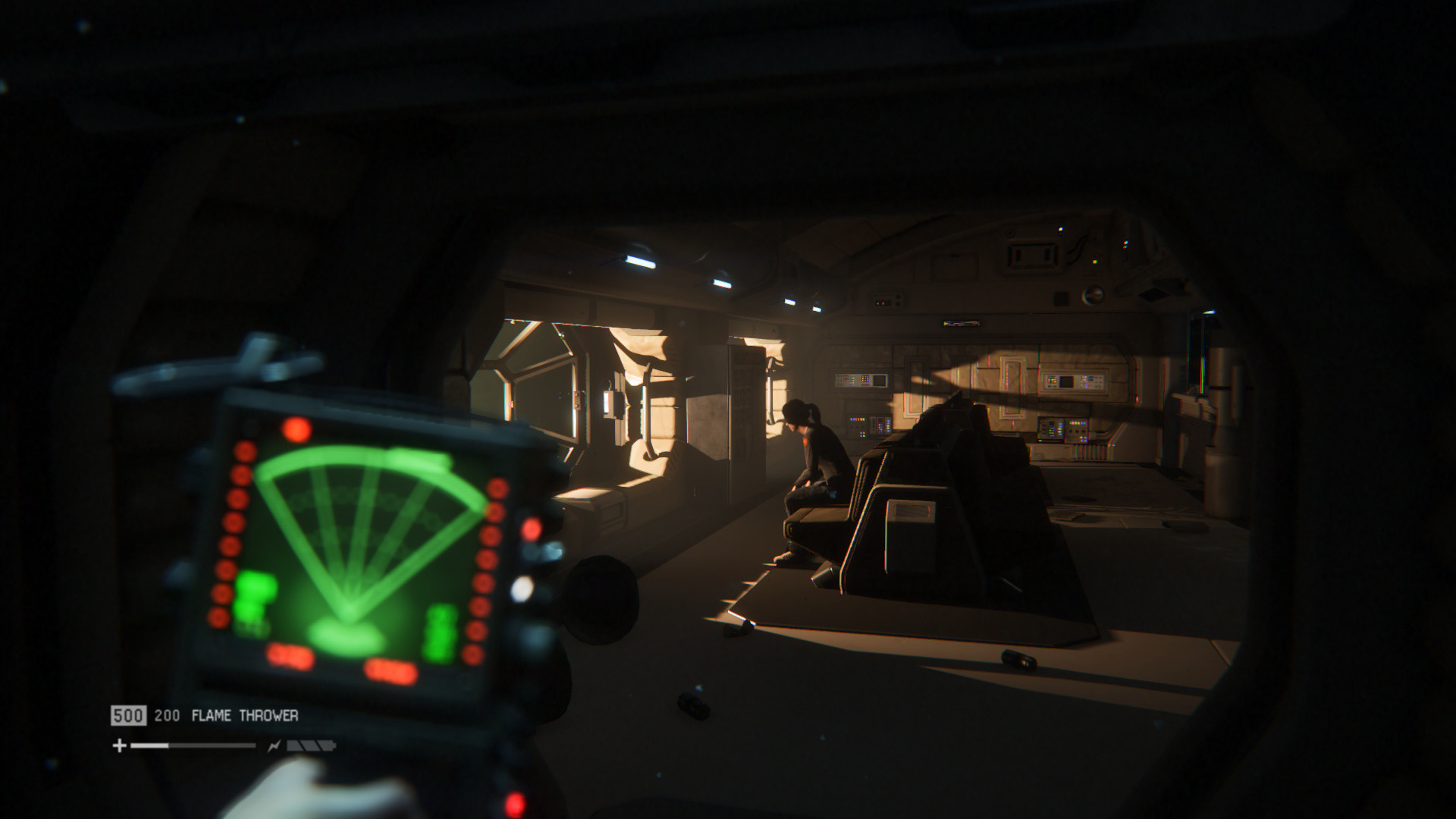Click the health cross icon
The height and width of the screenshot is (819, 1456).
pyautogui.click(x=119, y=746)
